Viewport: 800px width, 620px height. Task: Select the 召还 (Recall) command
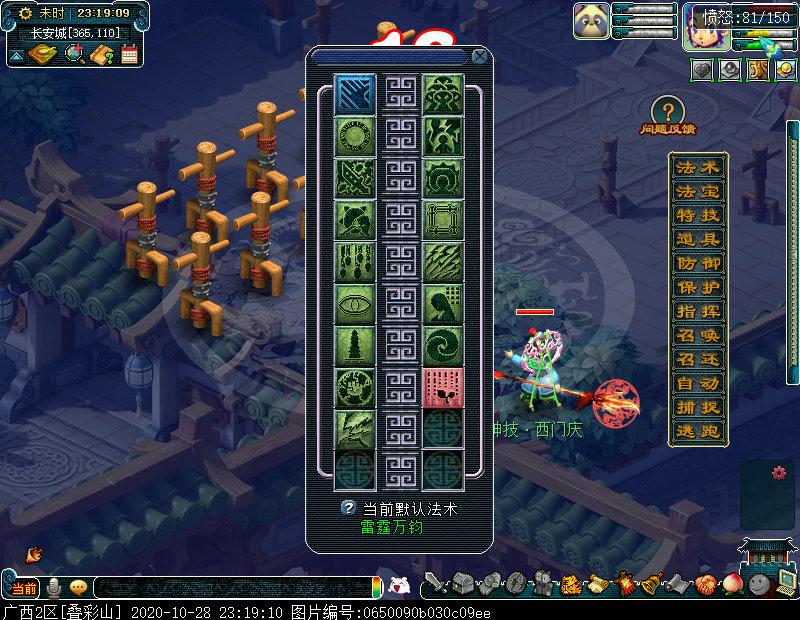click(697, 360)
